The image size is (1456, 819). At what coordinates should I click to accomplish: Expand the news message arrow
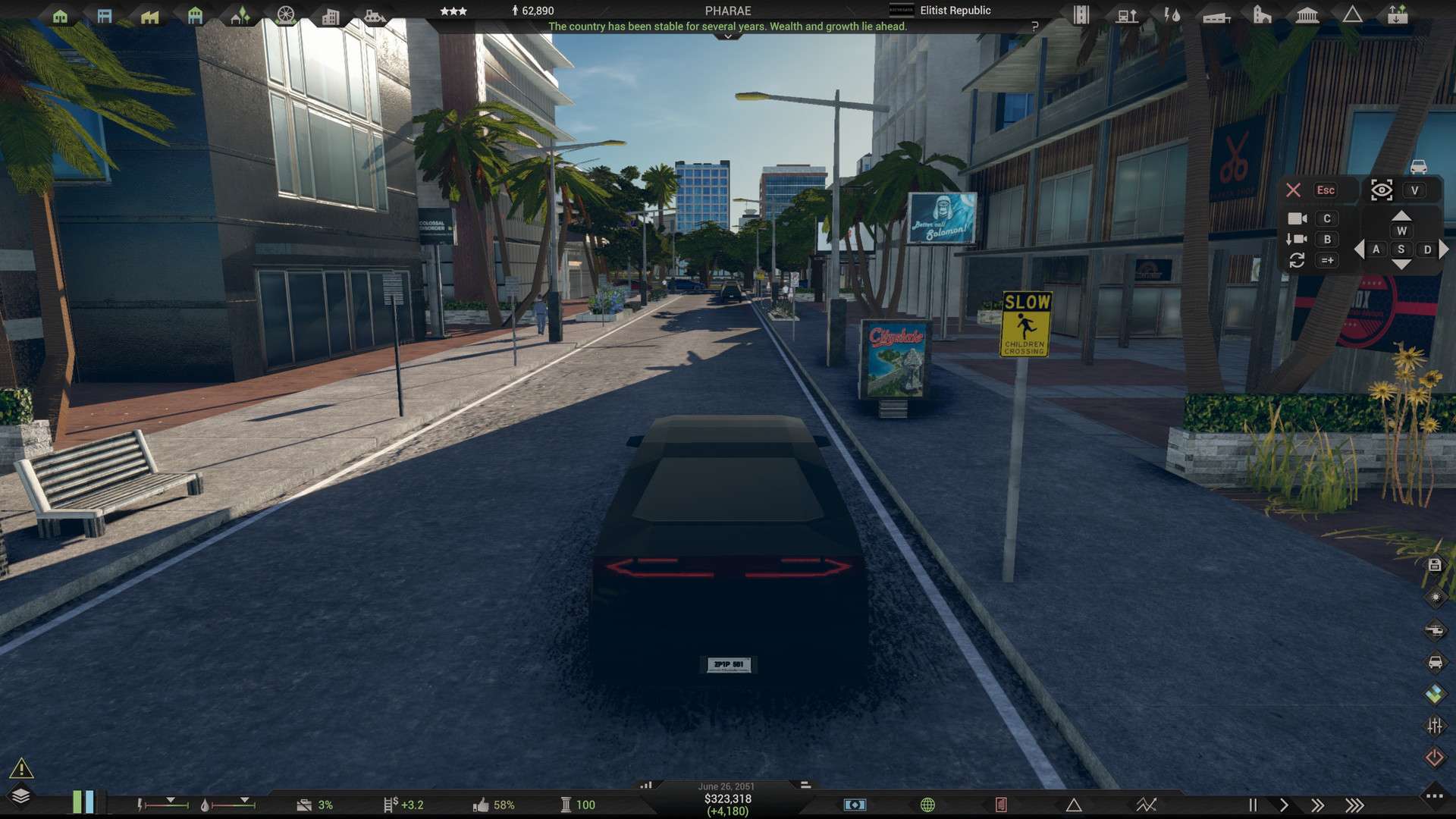click(x=728, y=36)
